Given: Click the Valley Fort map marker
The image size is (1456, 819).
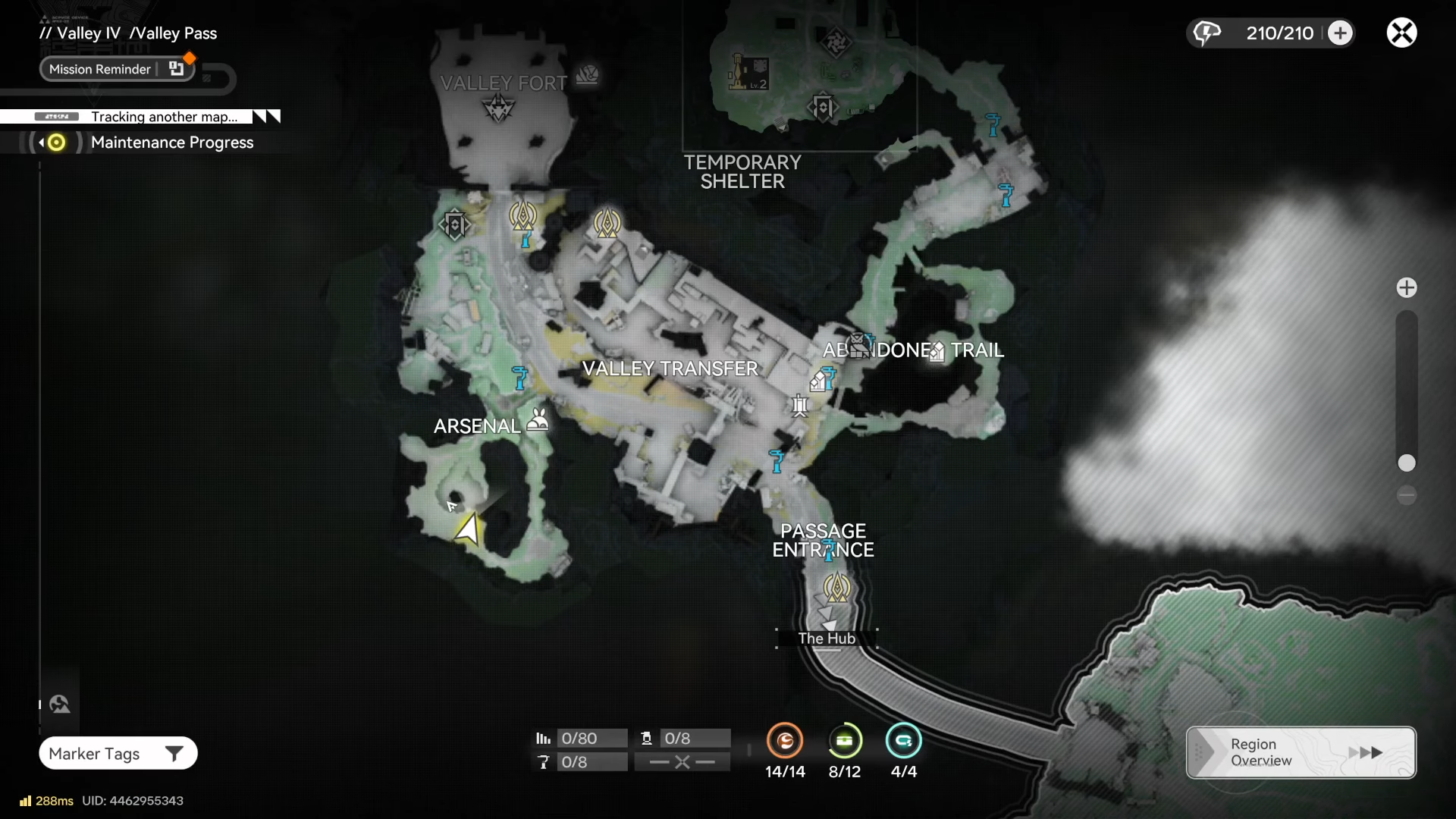Looking at the screenshot, I should [x=498, y=108].
